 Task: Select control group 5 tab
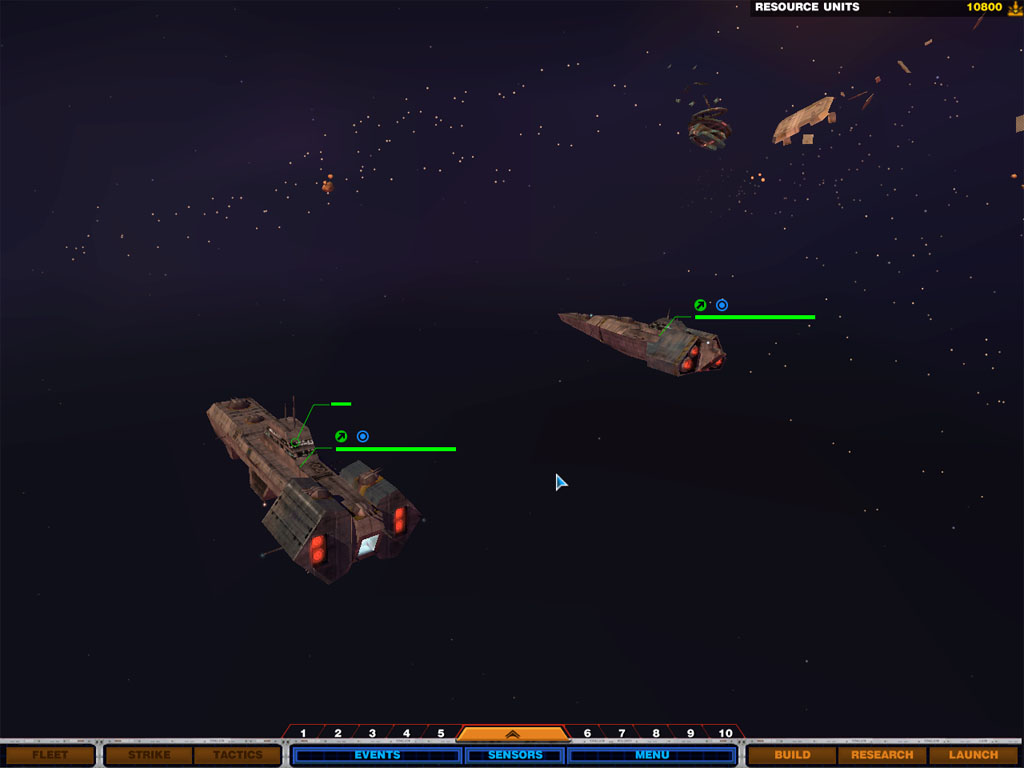pyautogui.click(x=440, y=733)
